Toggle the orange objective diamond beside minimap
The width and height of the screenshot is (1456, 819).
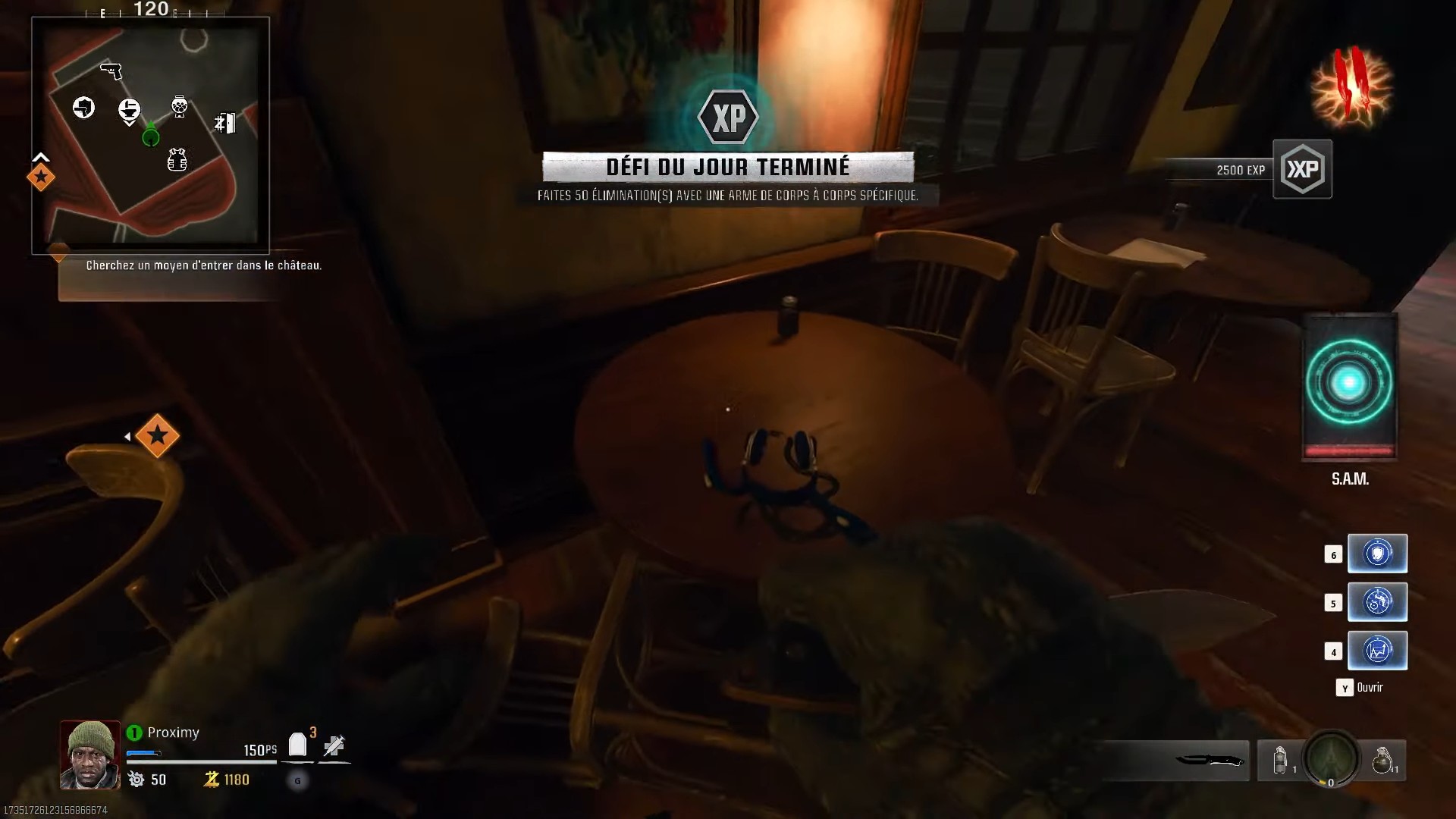tap(42, 177)
